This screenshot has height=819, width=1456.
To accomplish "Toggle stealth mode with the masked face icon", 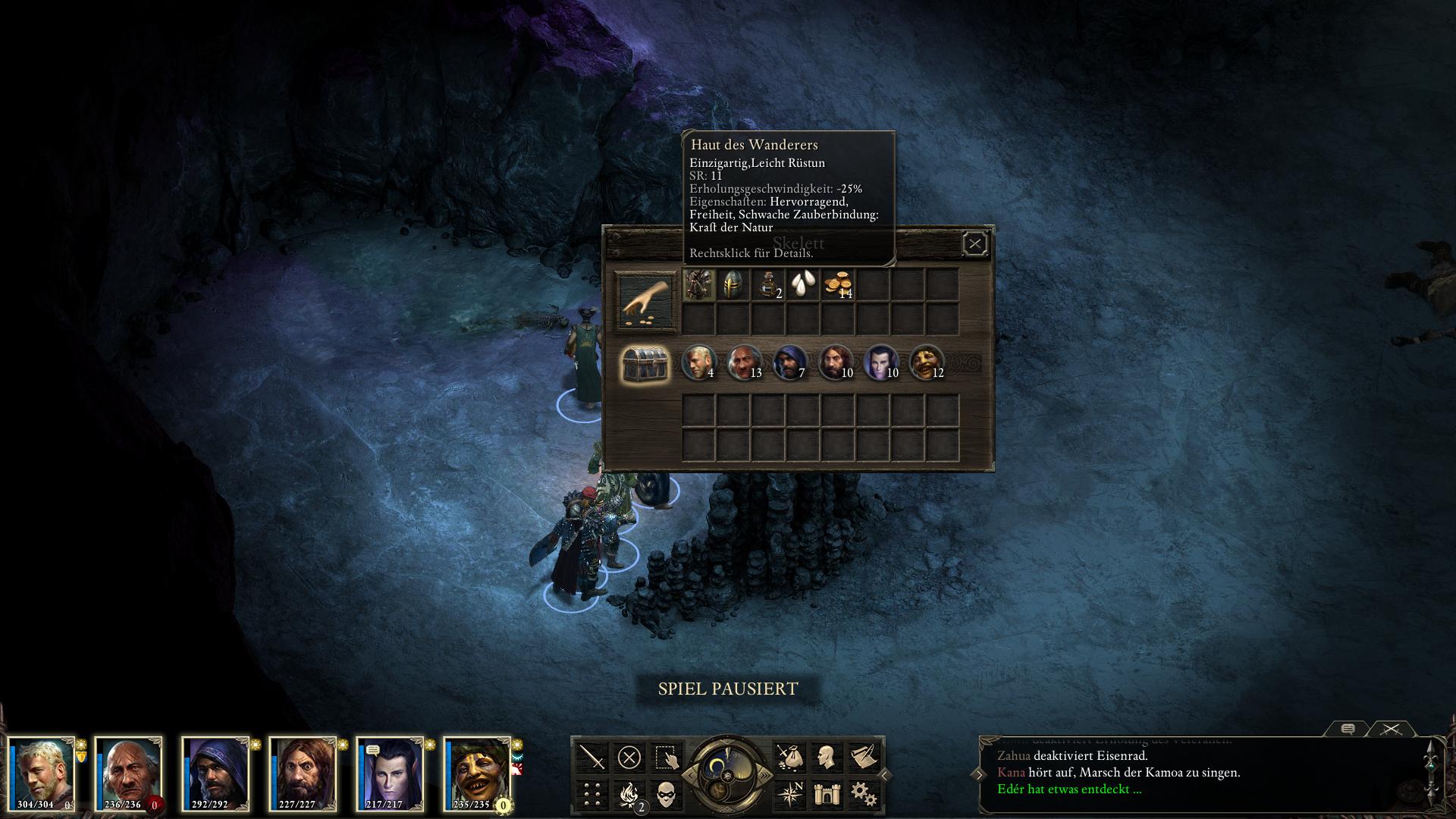I will tap(666, 794).
